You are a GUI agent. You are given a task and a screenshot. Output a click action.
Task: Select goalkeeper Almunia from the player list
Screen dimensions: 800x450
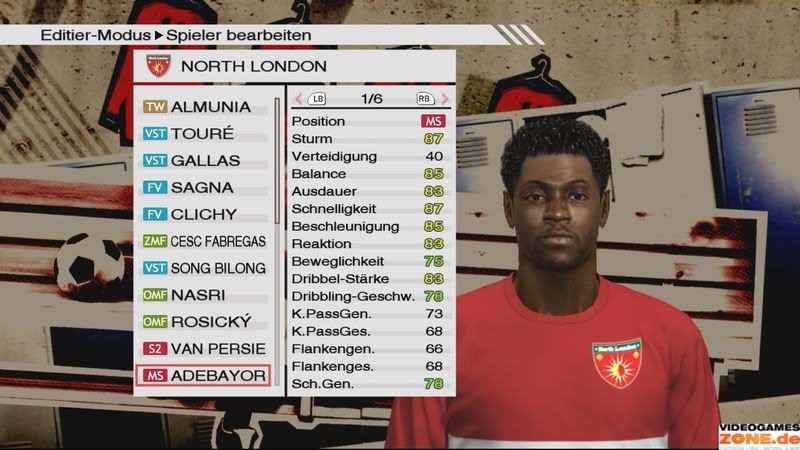point(205,106)
